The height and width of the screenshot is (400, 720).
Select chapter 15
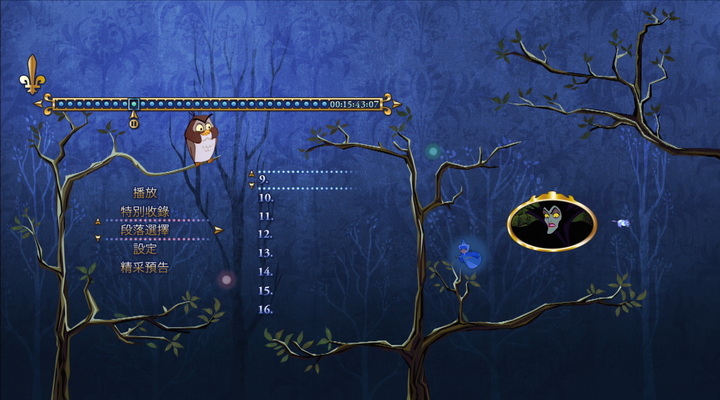pos(266,290)
